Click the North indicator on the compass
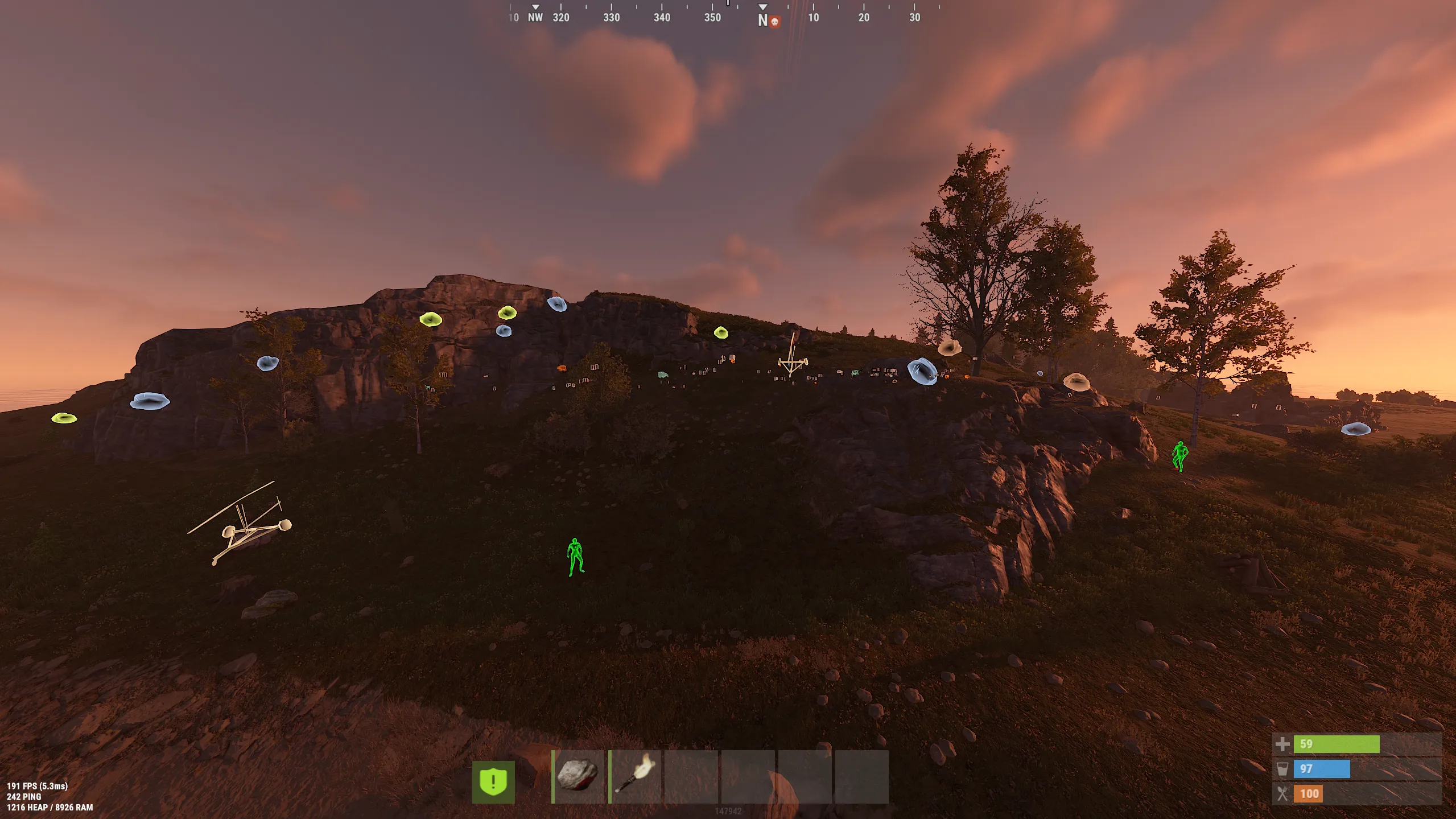1456x819 pixels. click(762, 19)
